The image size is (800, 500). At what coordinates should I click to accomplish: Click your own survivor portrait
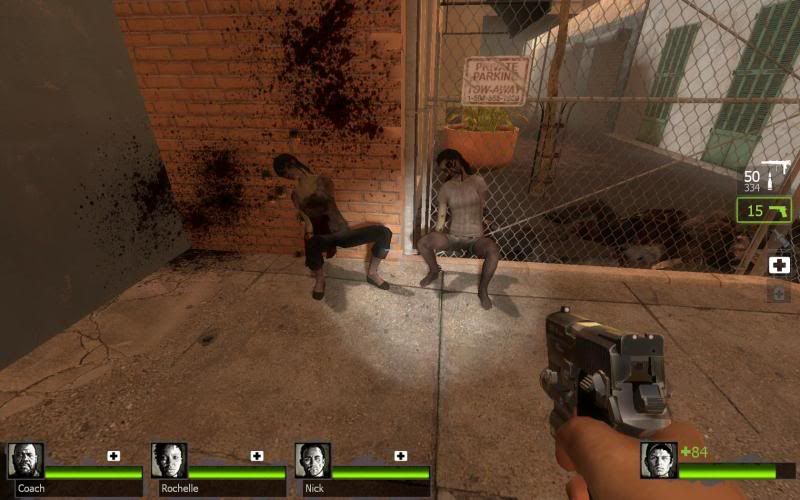[x=658, y=460]
